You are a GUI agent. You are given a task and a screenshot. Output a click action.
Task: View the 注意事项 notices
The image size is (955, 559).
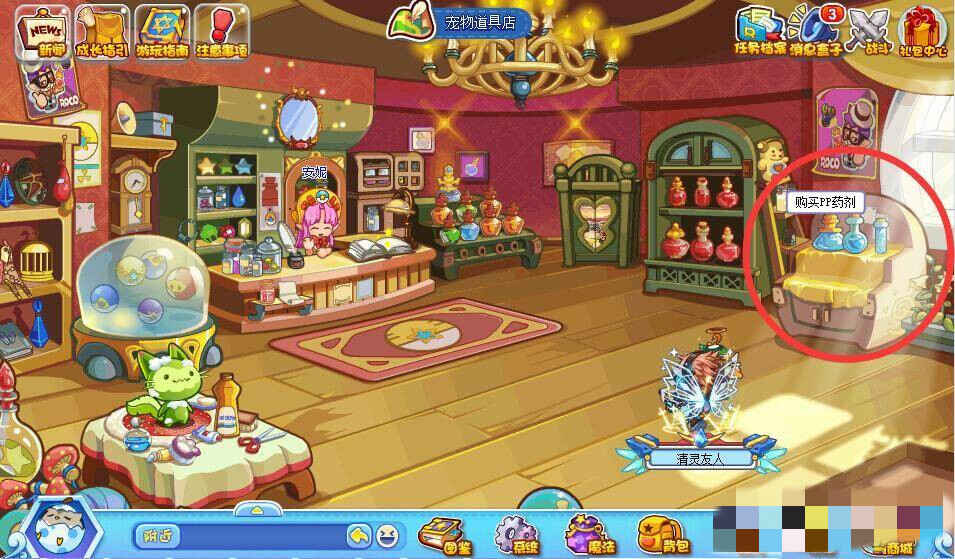coord(219,30)
